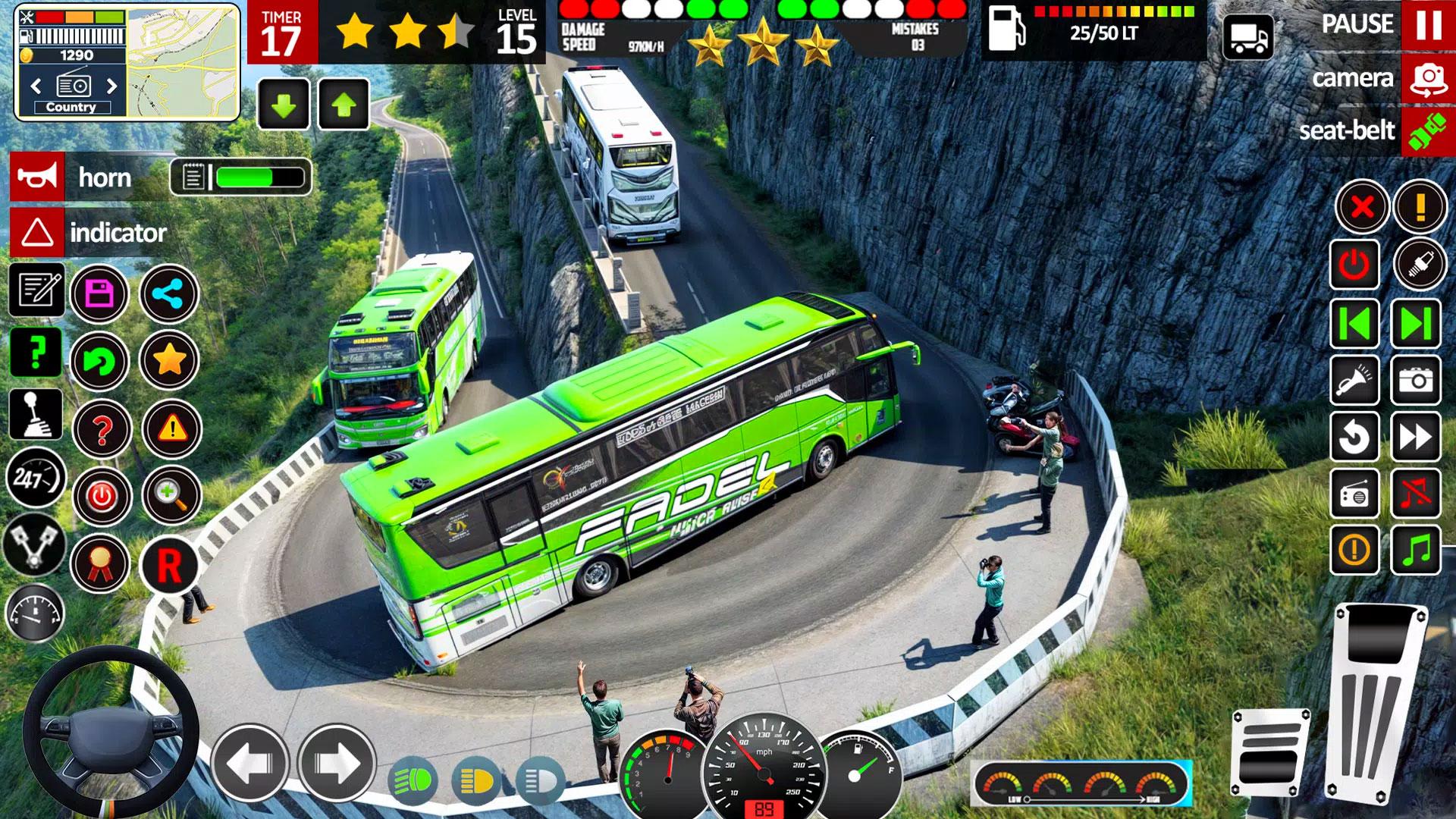Image resolution: width=1456 pixels, height=819 pixels.
Task: Step on the brake pedal
Action: pos(1271,751)
